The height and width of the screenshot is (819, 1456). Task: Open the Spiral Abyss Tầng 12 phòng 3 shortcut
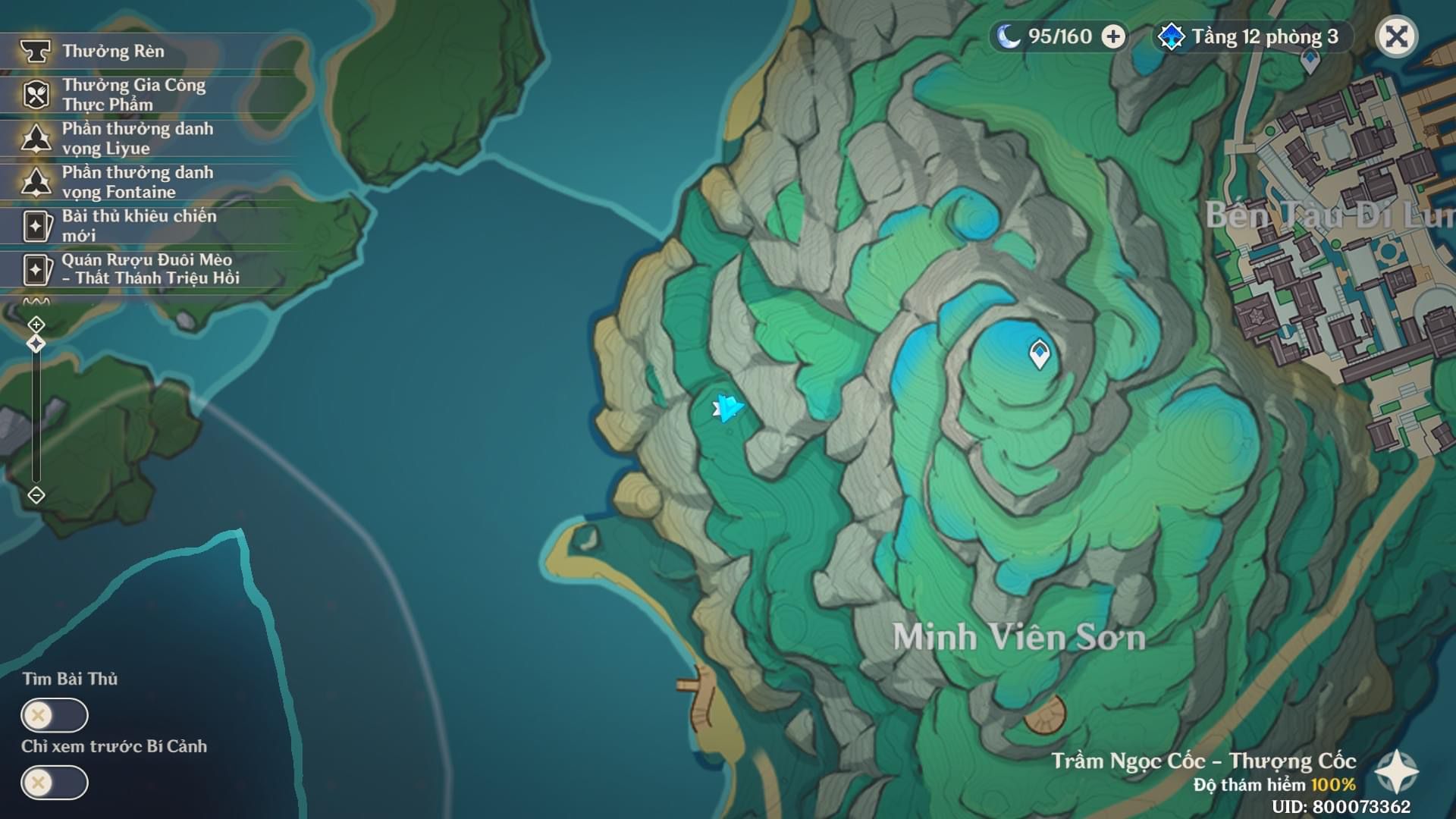coord(1251,36)
